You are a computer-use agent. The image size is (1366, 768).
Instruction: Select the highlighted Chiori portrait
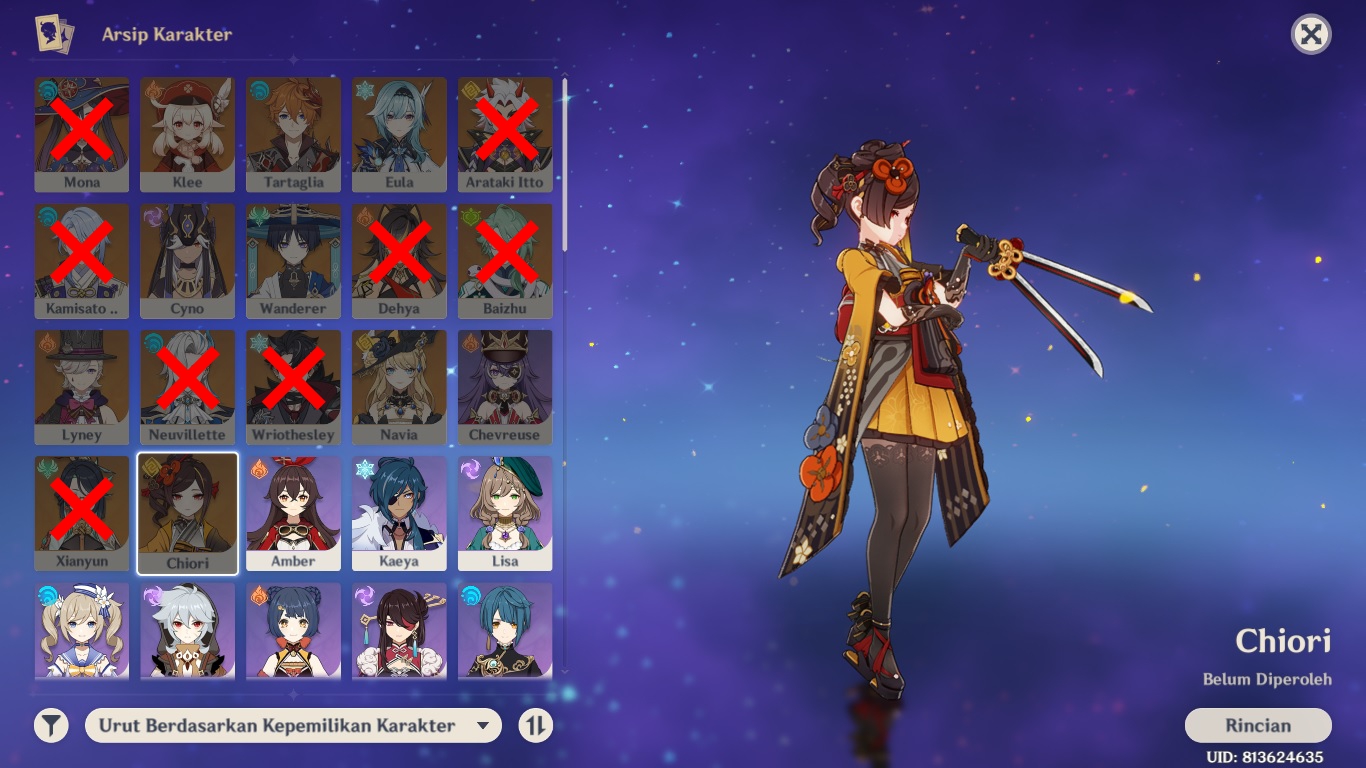click(x=187, y=511)
